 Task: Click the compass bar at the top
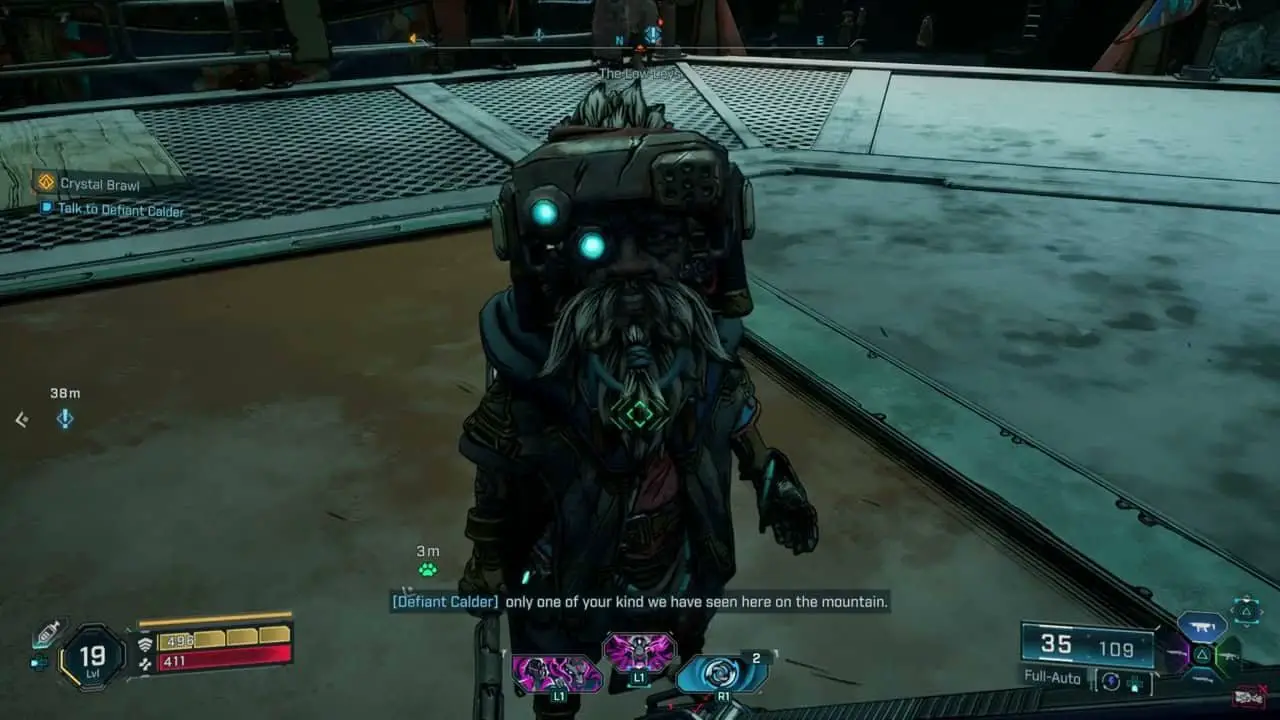[640, 41]
